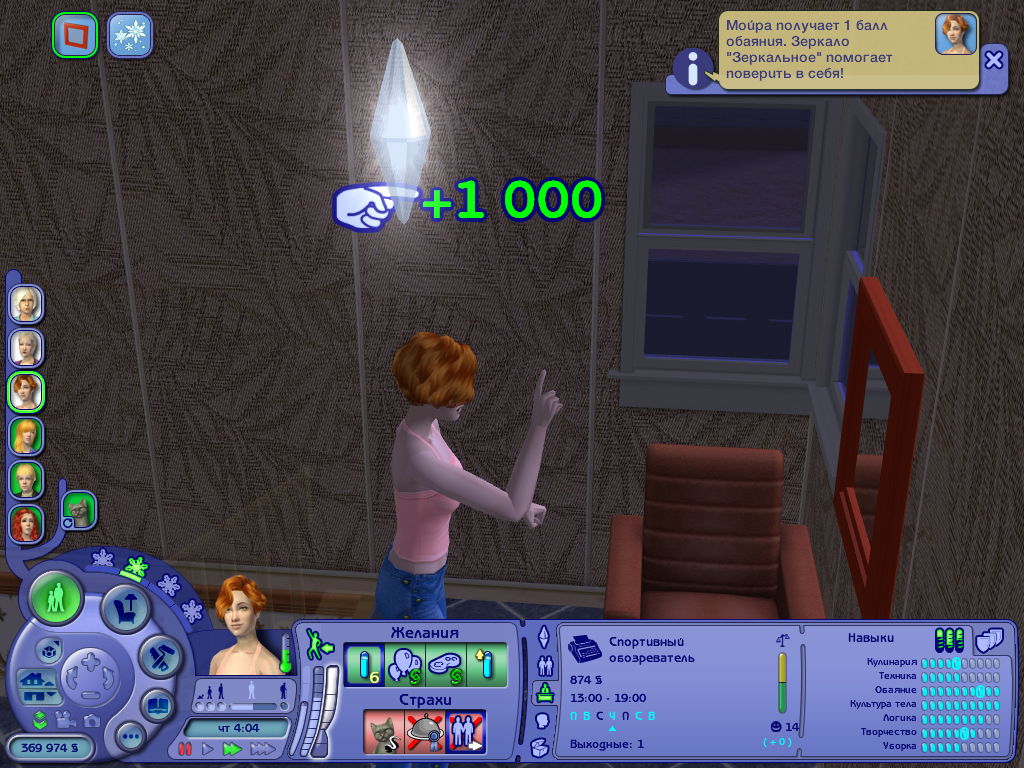The height and width of the screenshot is (768, 1024).
Task: Close the charisma point notification
Action: pos(993,60)
